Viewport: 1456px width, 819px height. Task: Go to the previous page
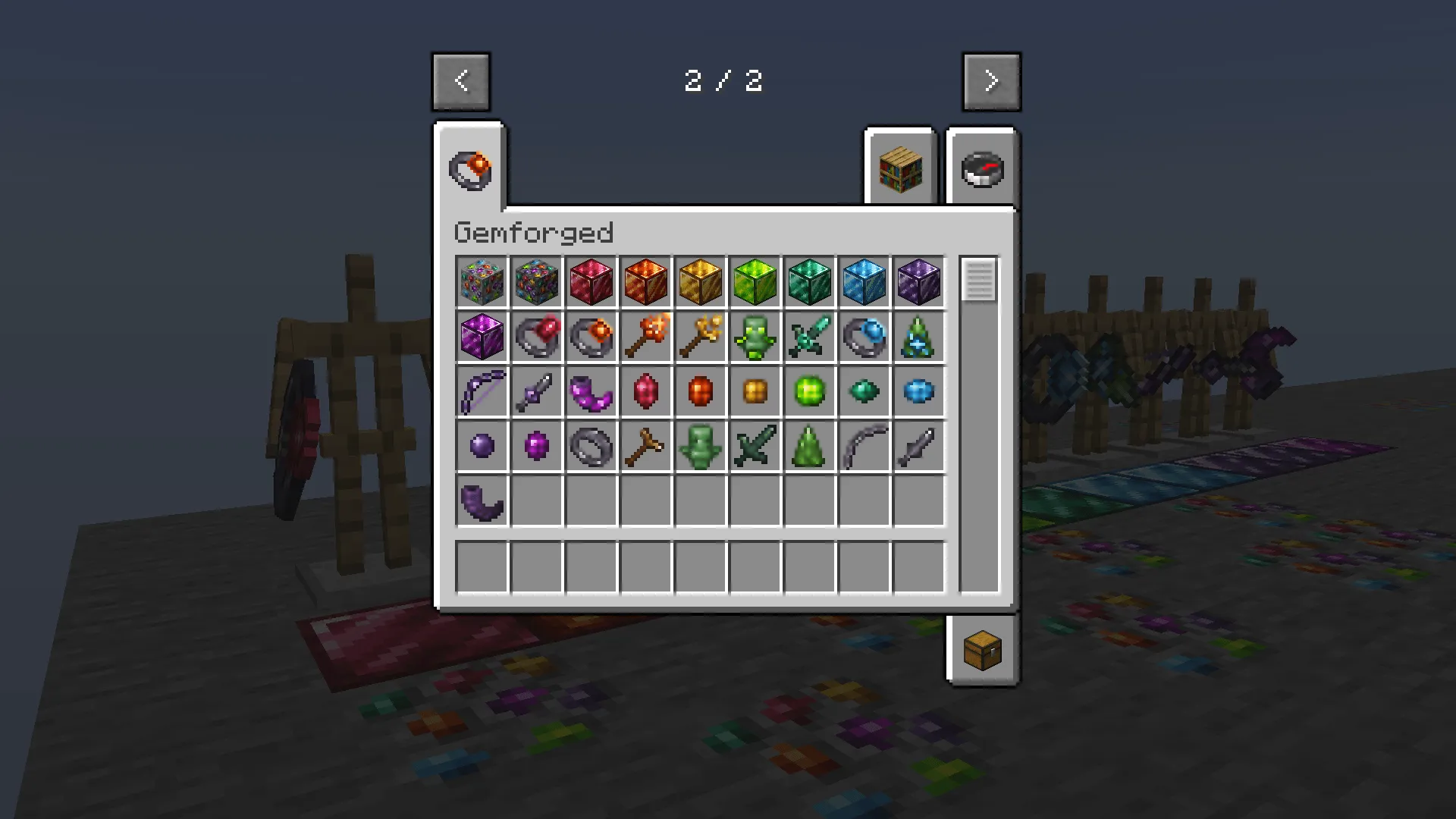click(x=461, y=81)
